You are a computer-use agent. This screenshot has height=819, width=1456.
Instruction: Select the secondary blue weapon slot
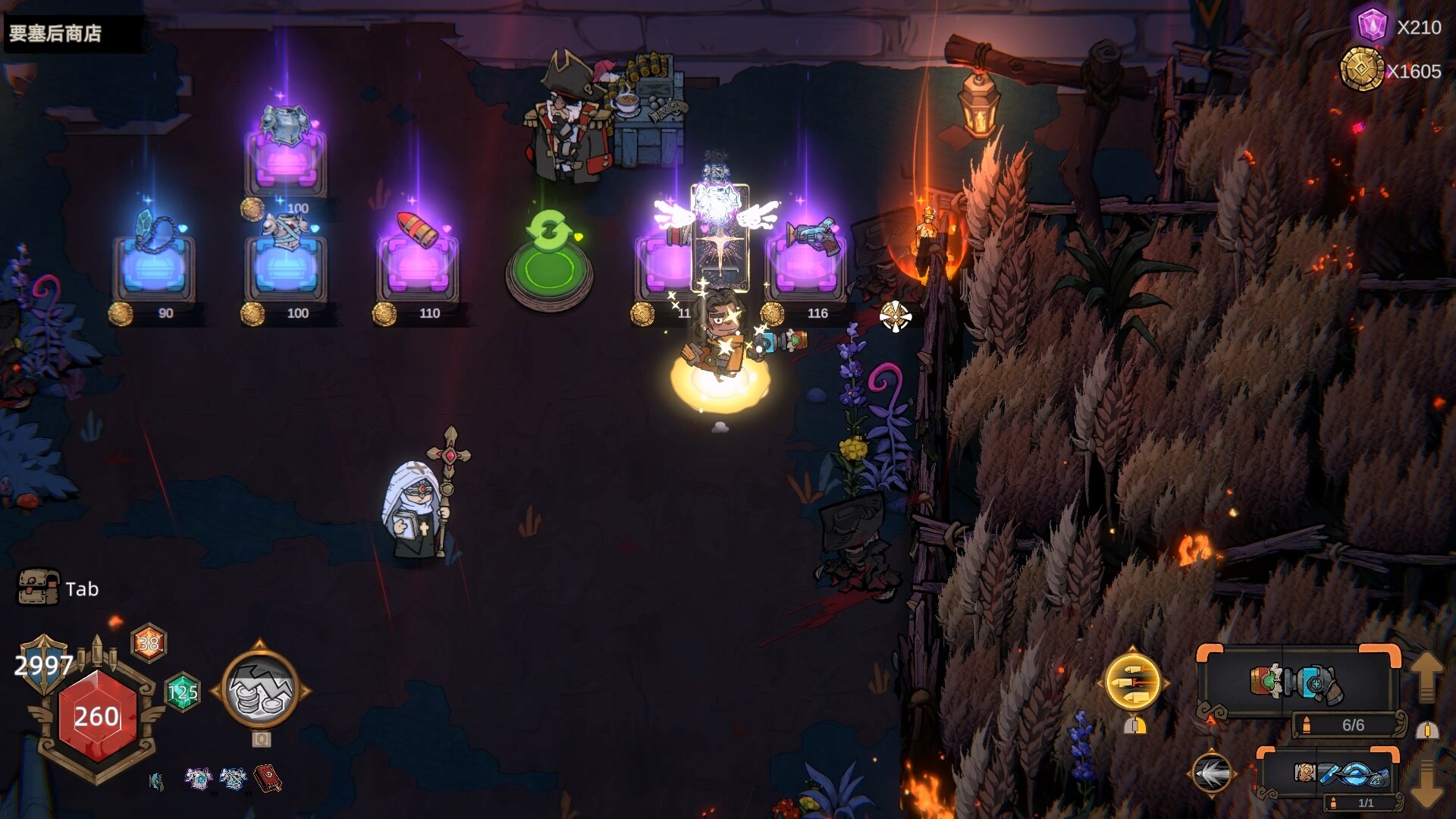(1341, 773)
